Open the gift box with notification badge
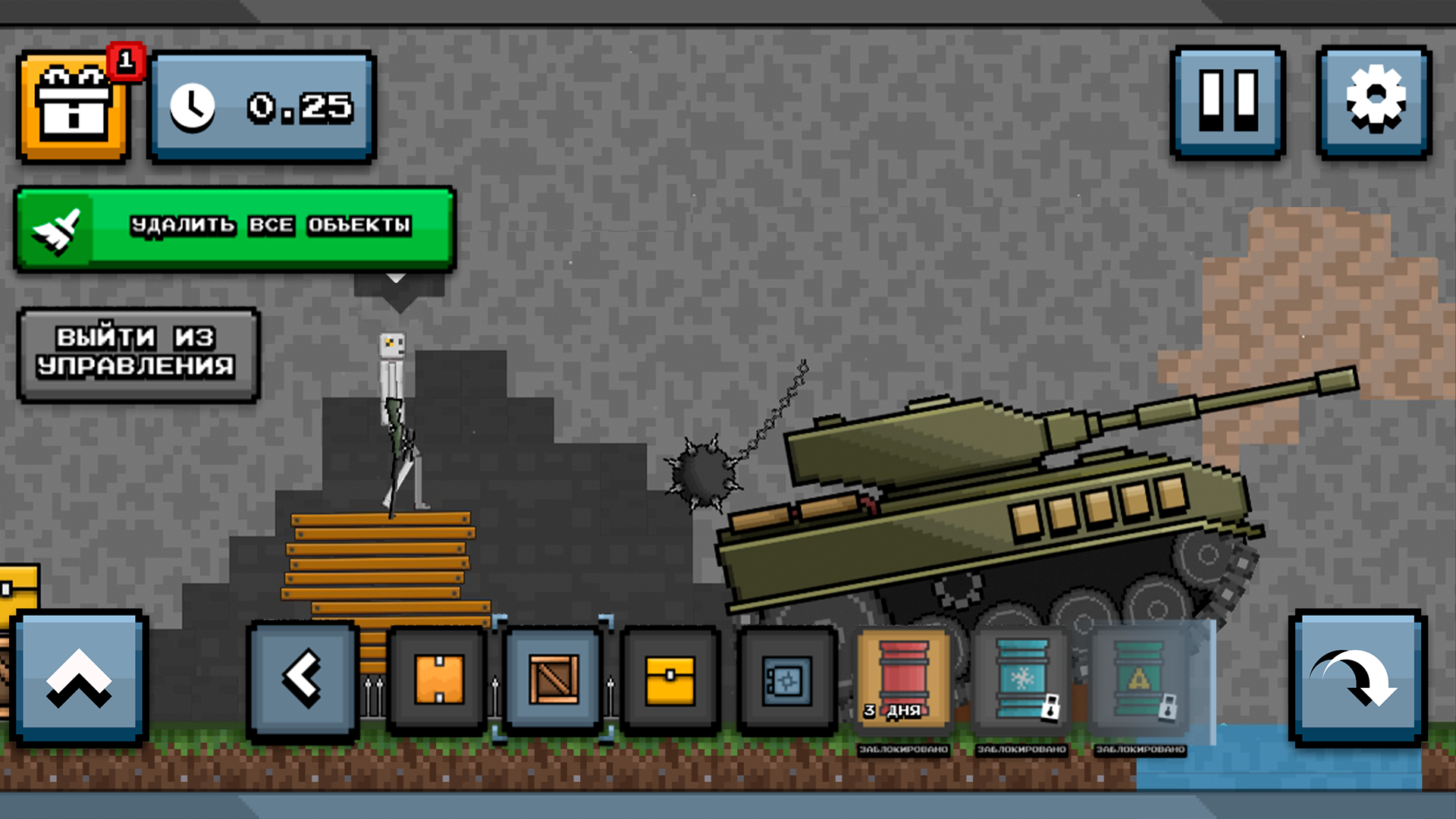This screenshot has height=819, width=1456. (x=74, y=106)
